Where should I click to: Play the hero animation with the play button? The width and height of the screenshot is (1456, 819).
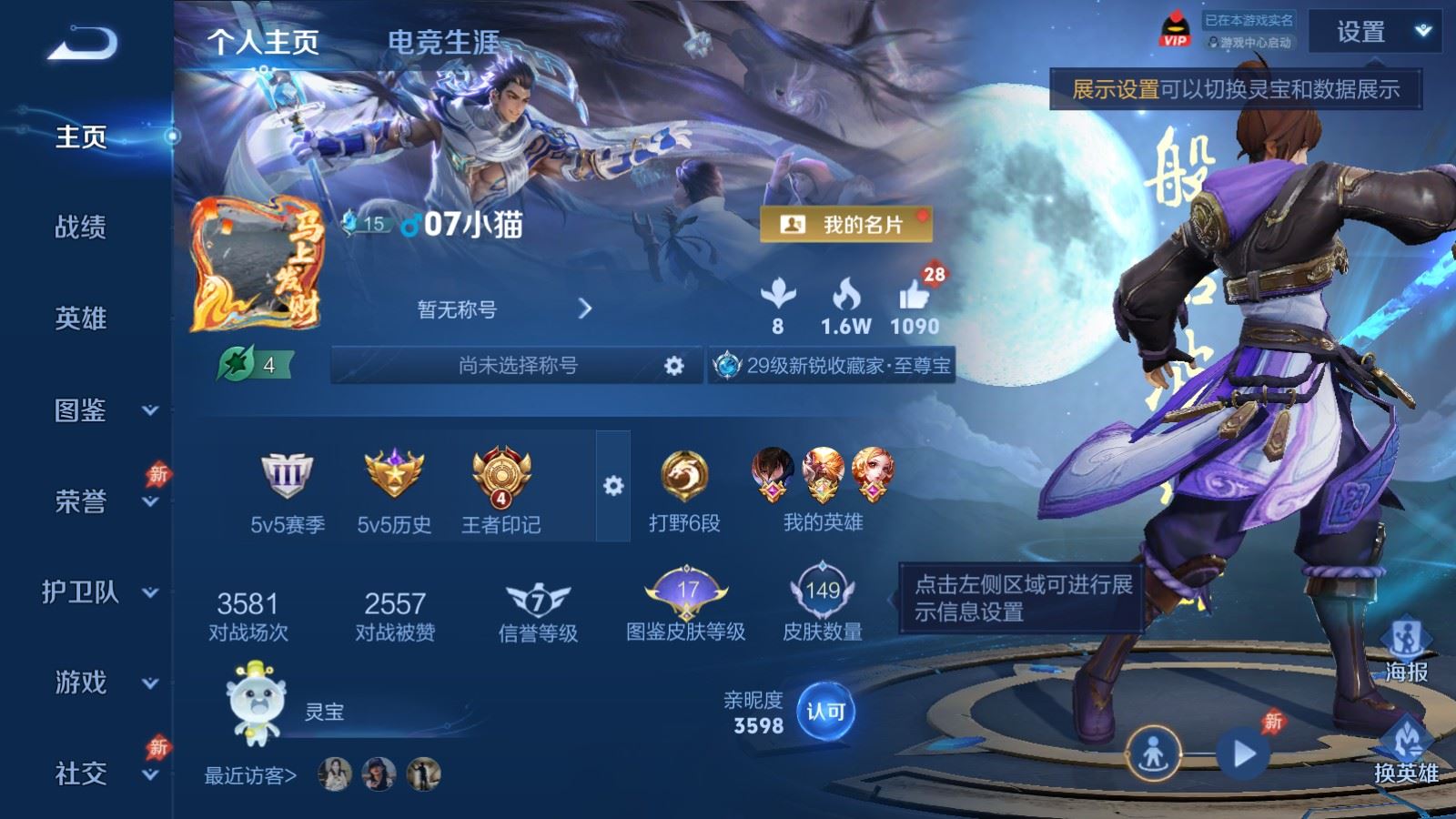click(1243, 753)
